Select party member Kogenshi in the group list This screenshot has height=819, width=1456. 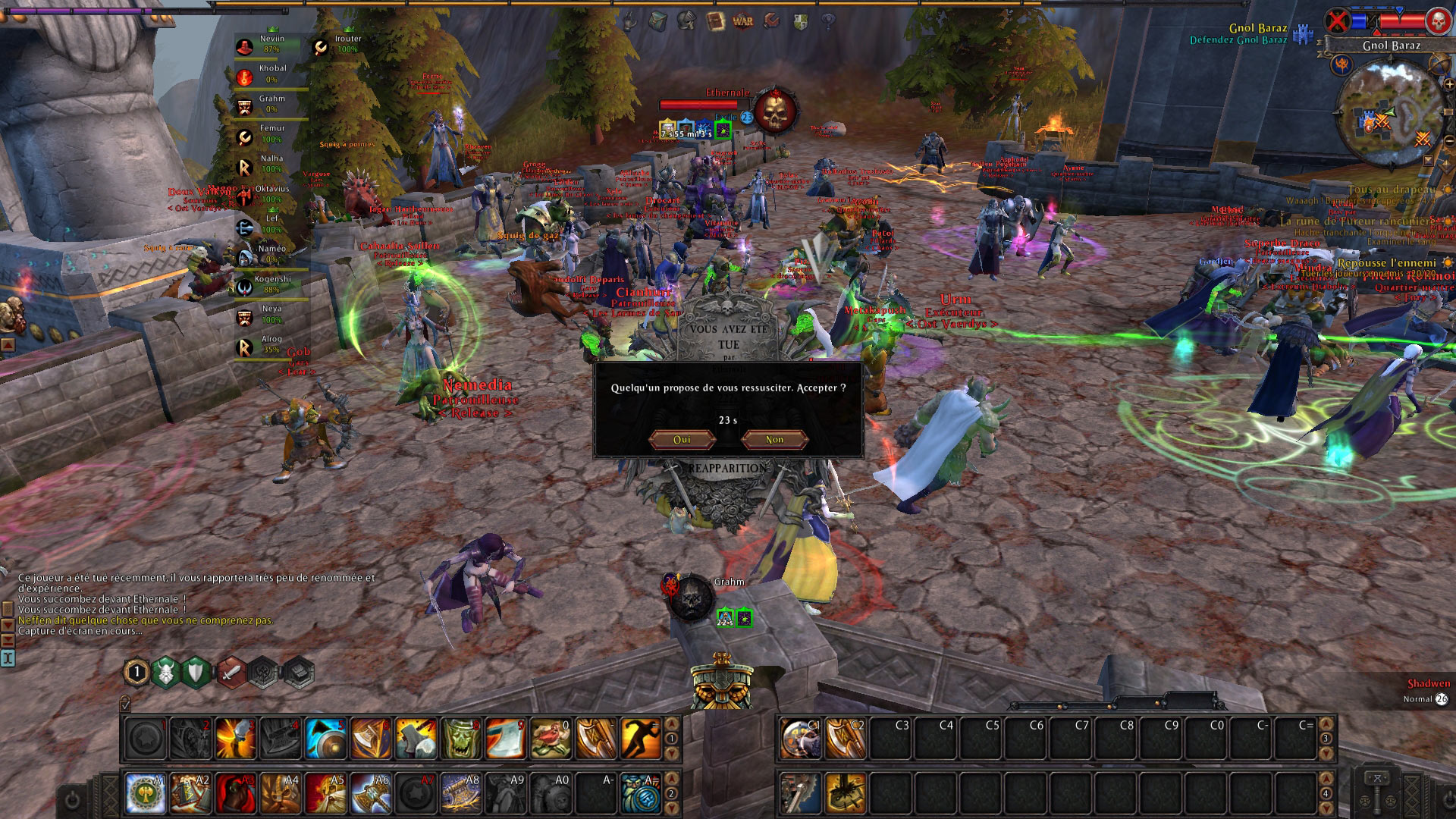[271, 284]
